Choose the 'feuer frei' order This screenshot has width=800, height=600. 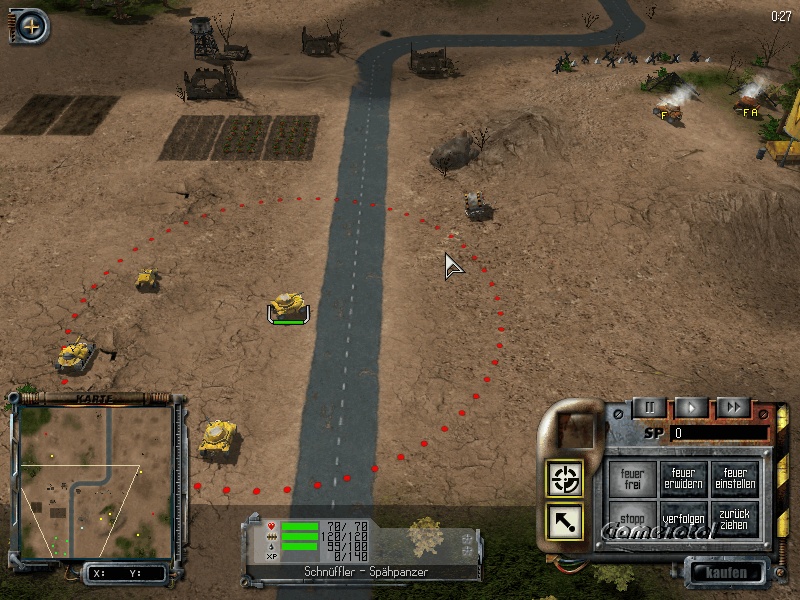[632, 478]
